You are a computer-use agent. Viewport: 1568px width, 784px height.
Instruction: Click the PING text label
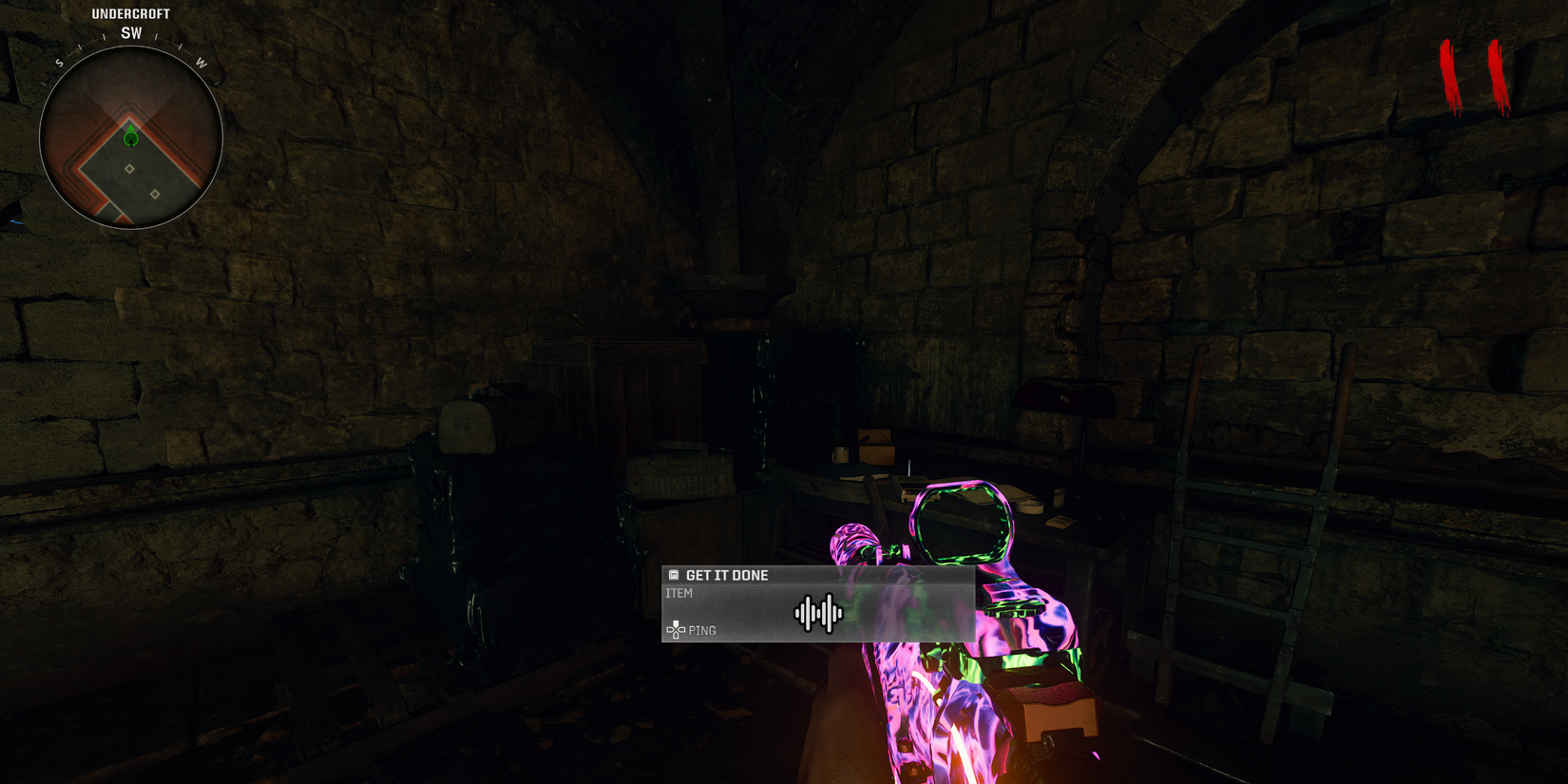[703, 630]
